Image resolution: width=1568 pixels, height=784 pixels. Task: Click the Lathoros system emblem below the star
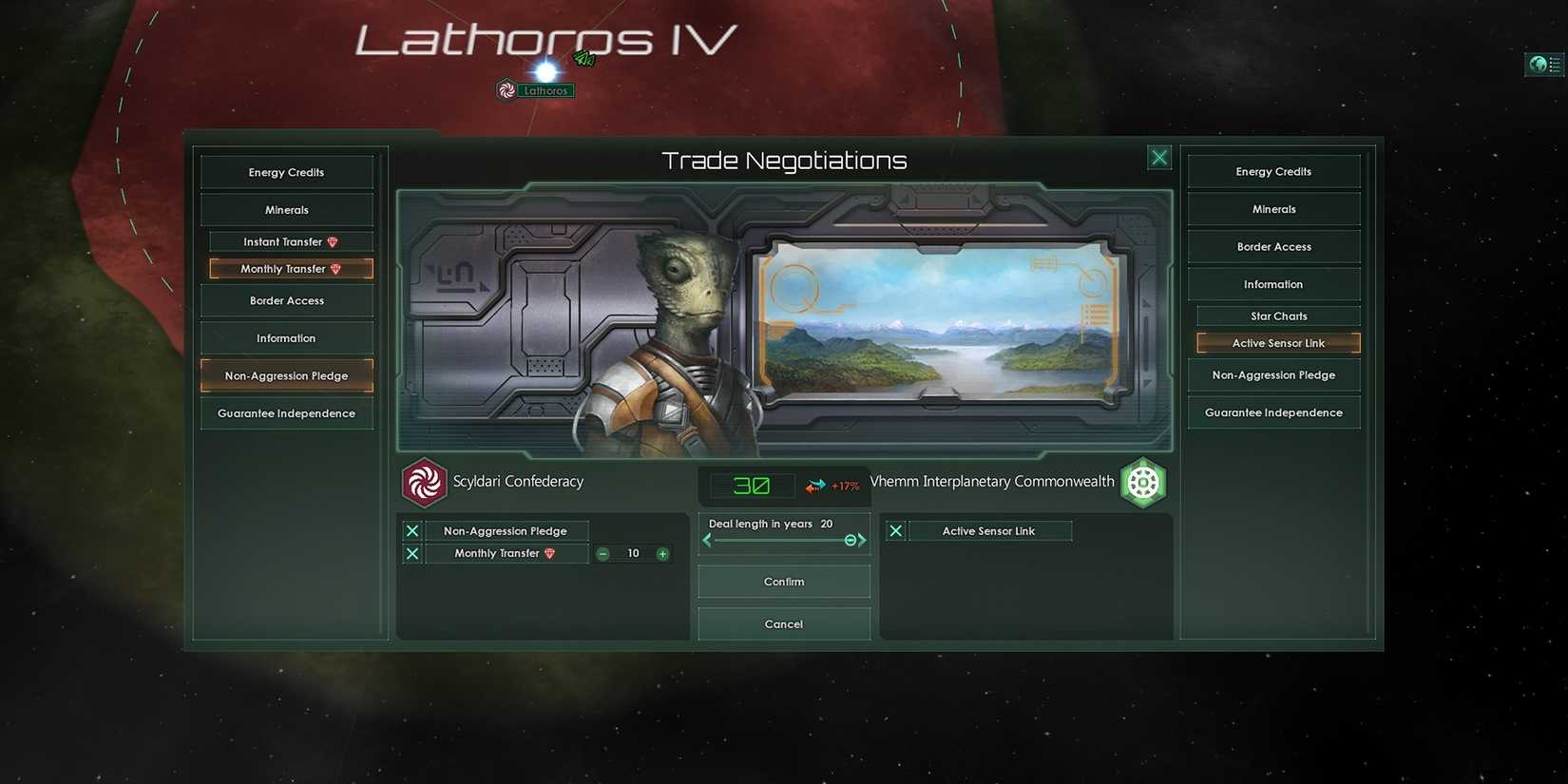point(507,88)
